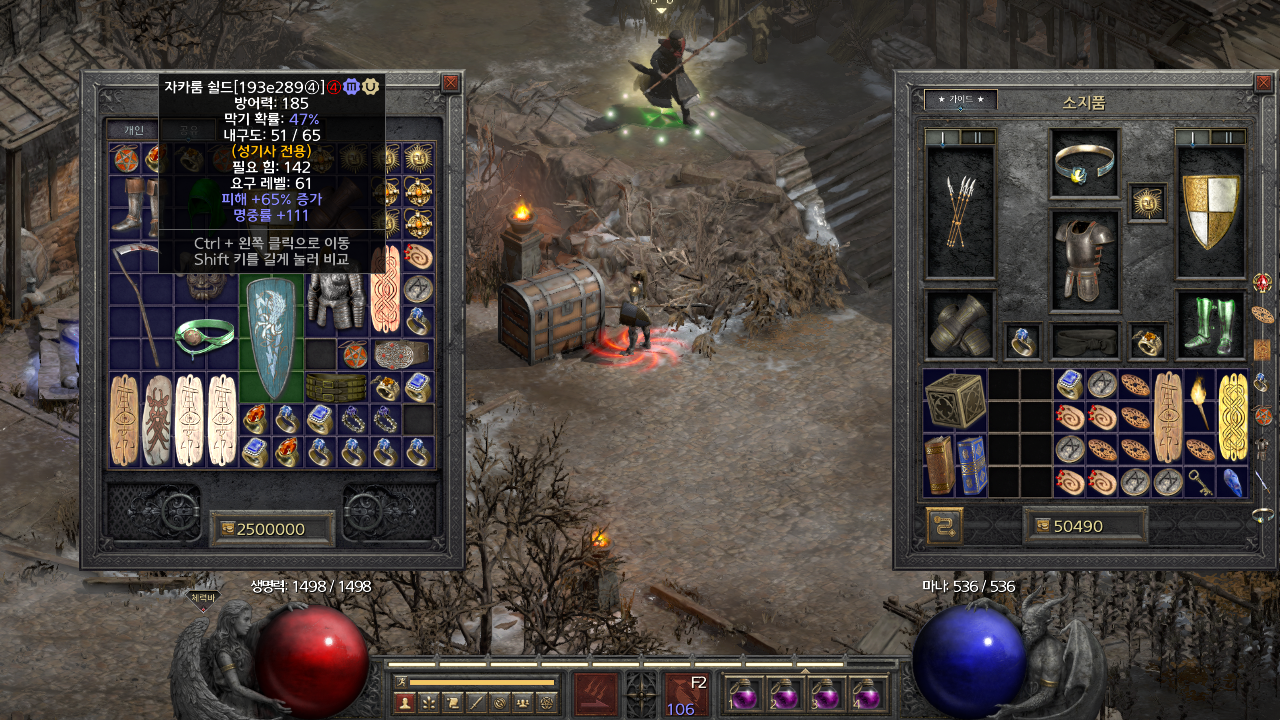1280x720 pixels.
Task: Select the green circlet in stash
Action: click(204, 337)
